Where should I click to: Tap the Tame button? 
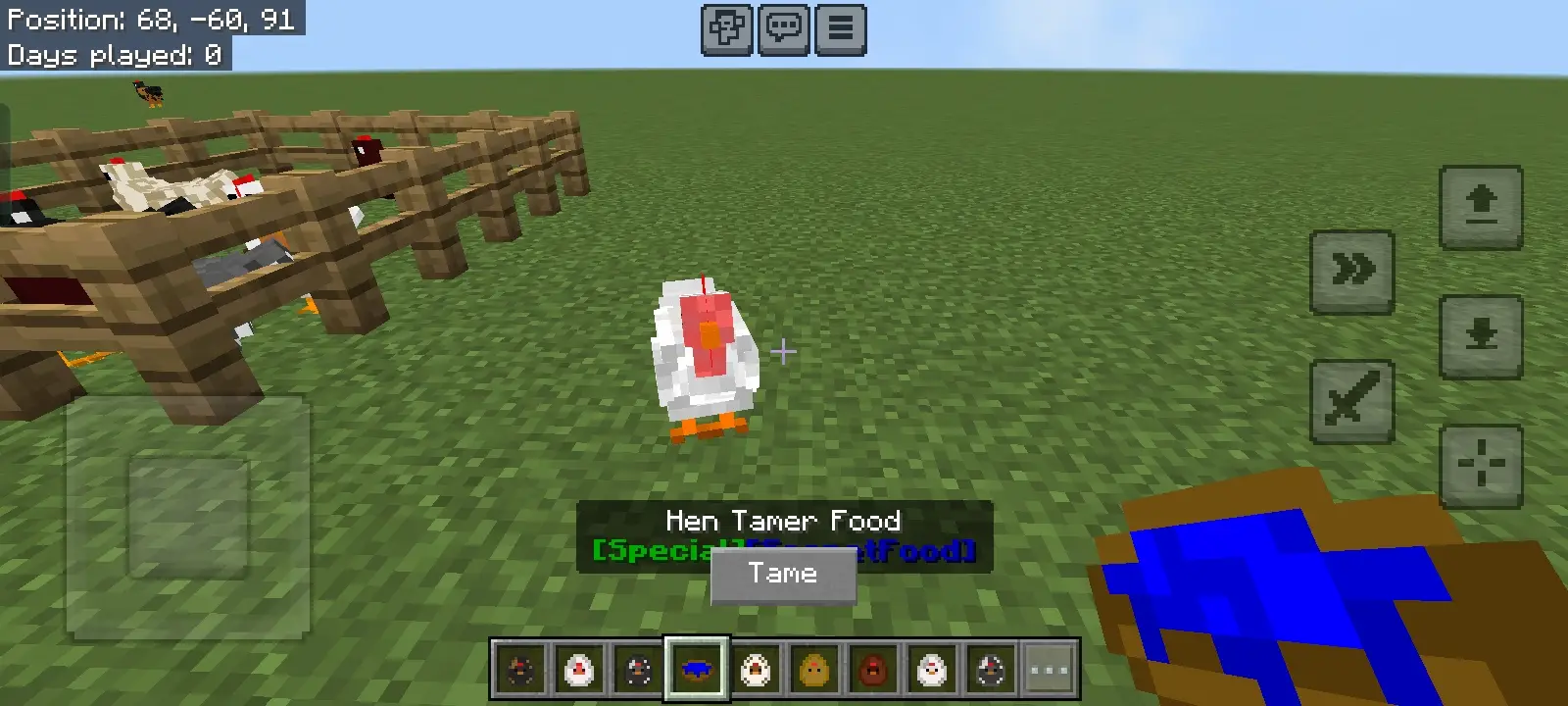[783, 576]
